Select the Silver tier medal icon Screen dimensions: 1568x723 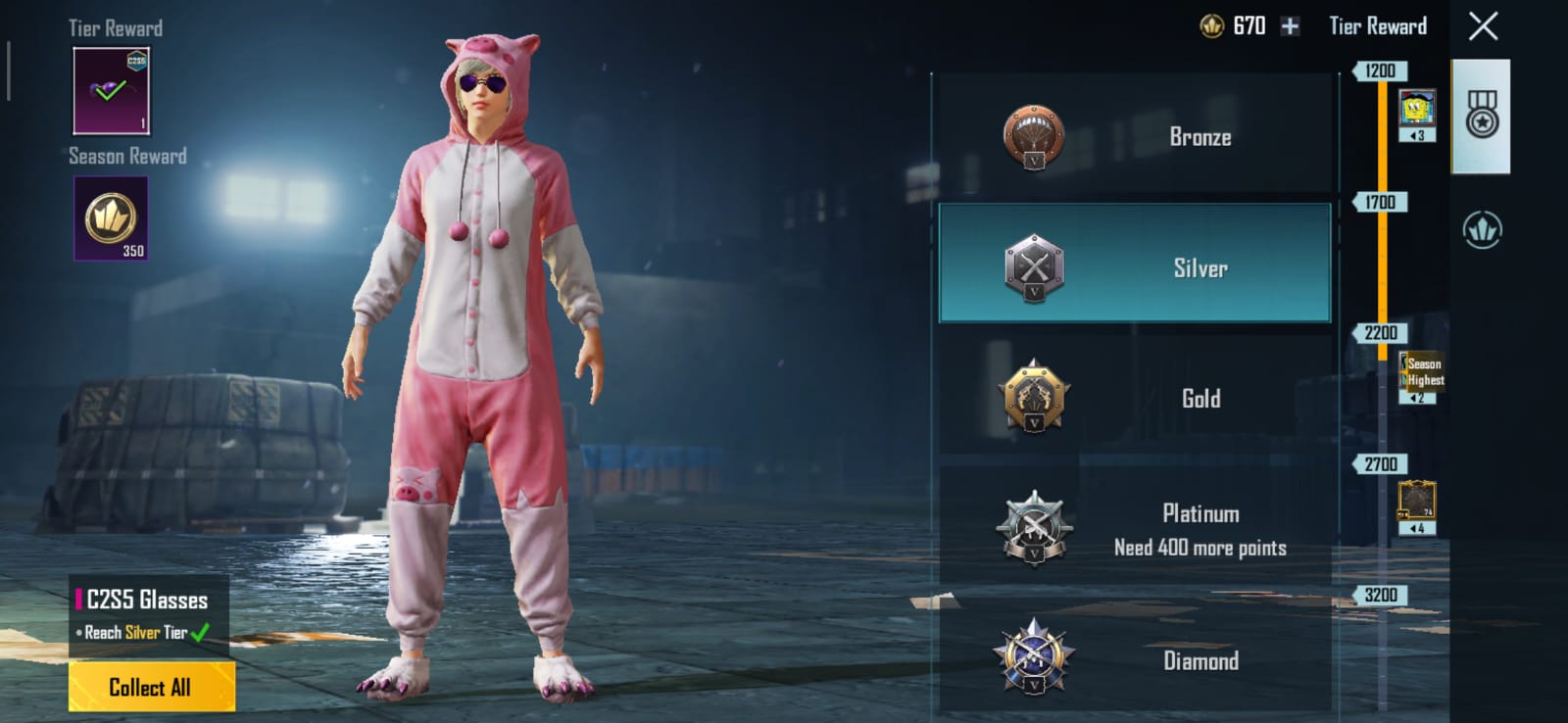click(x=1034, y=265)
